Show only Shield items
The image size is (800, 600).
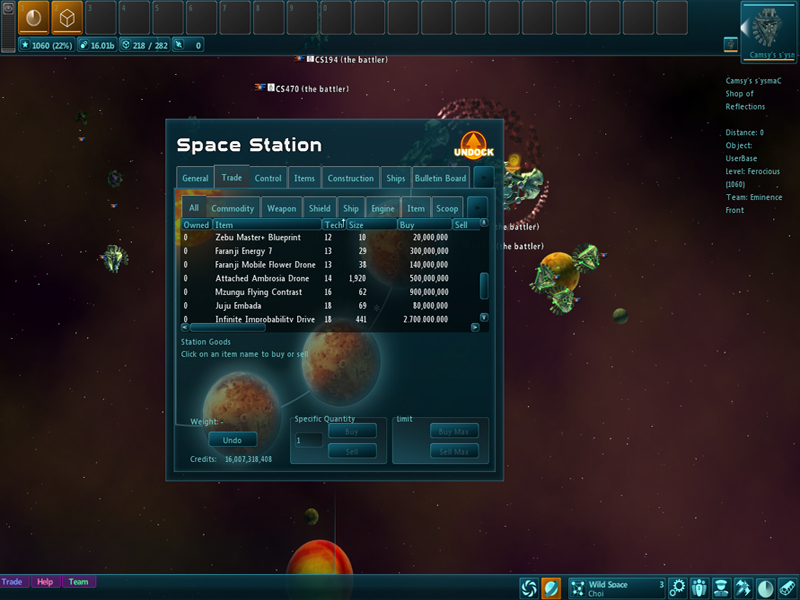click(319, 209)
